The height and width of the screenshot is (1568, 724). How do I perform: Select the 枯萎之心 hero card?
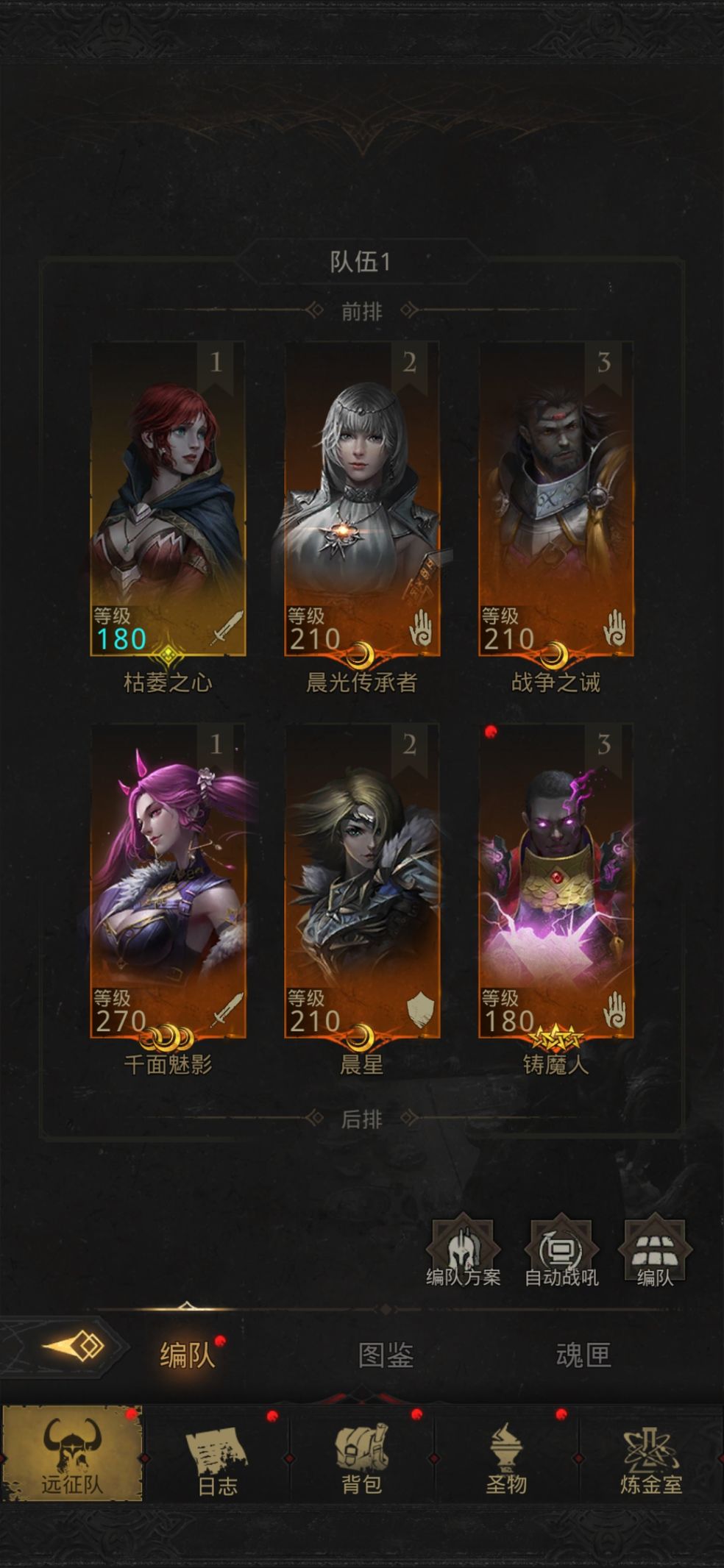coord(168,500)
